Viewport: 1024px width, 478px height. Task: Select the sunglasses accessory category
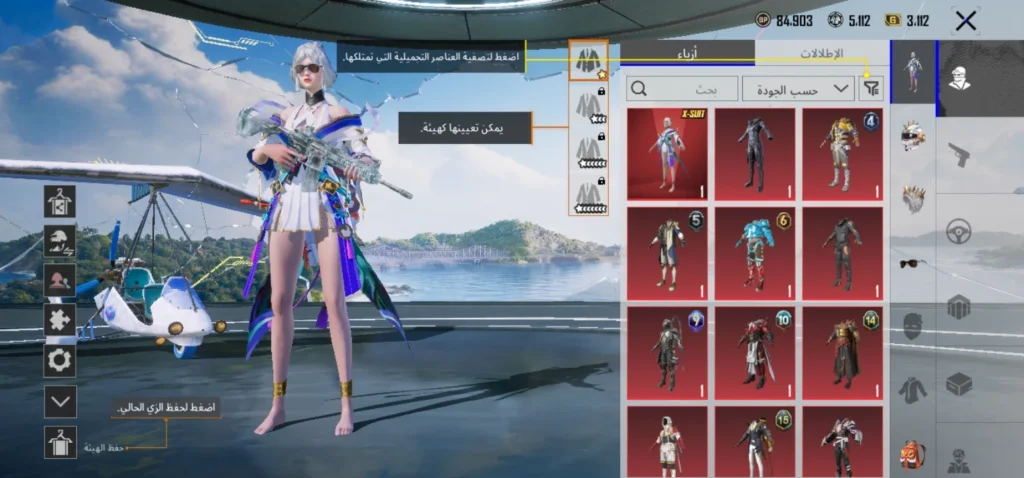click(912, 263)
